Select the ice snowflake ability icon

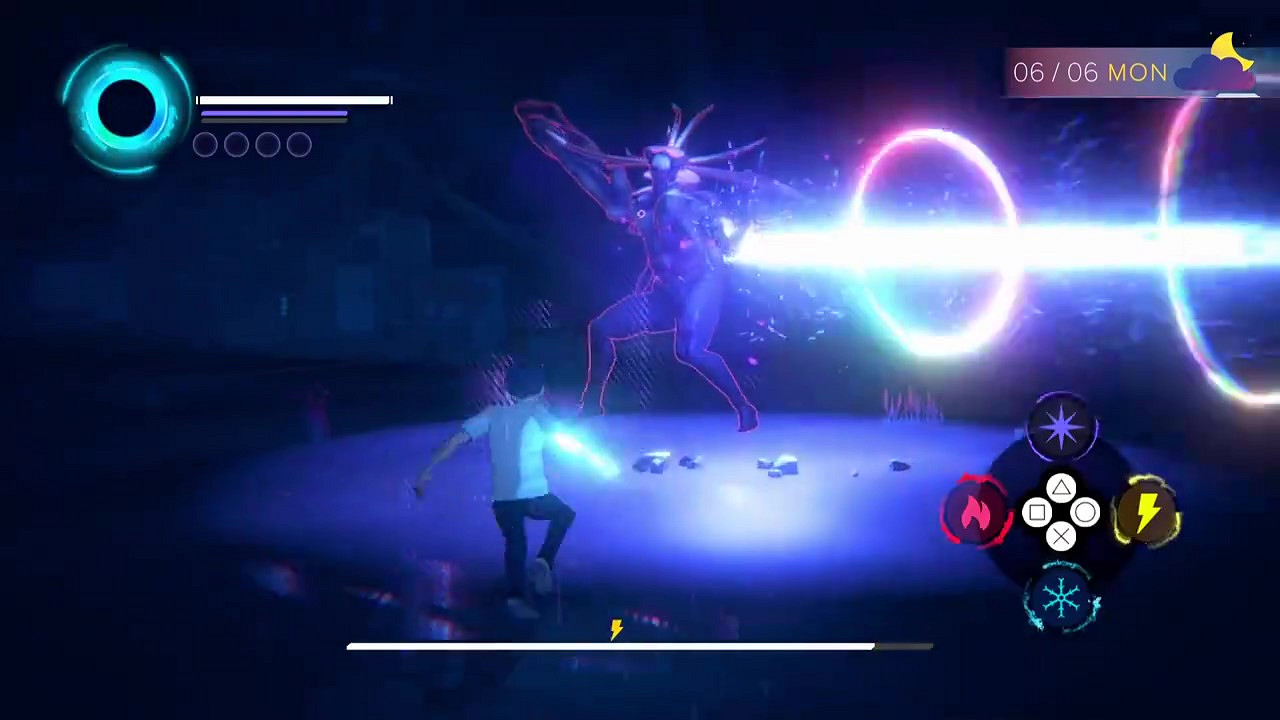tap(1063, 597)
